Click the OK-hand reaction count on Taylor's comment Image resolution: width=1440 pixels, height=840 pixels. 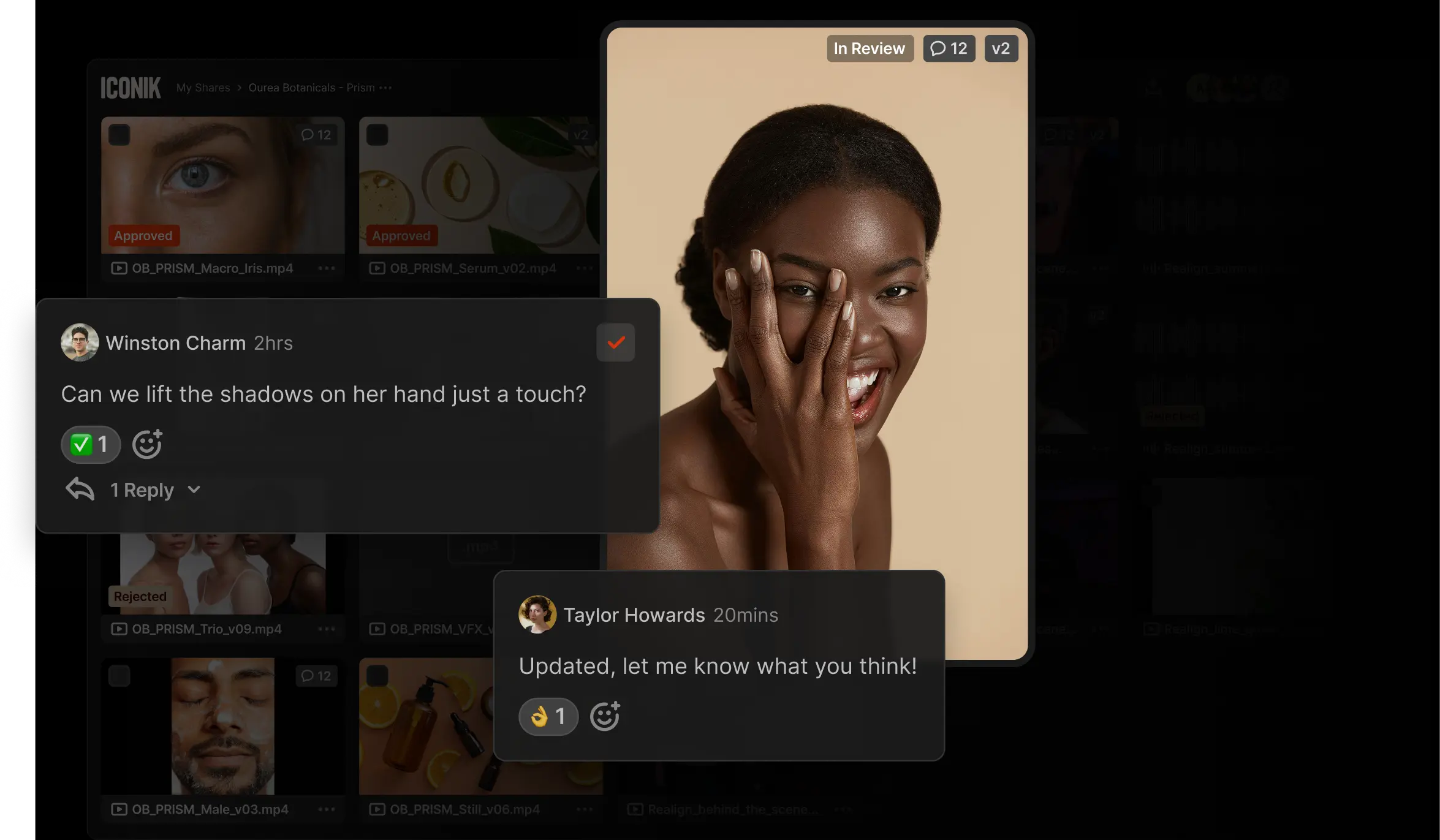(548, 716)
